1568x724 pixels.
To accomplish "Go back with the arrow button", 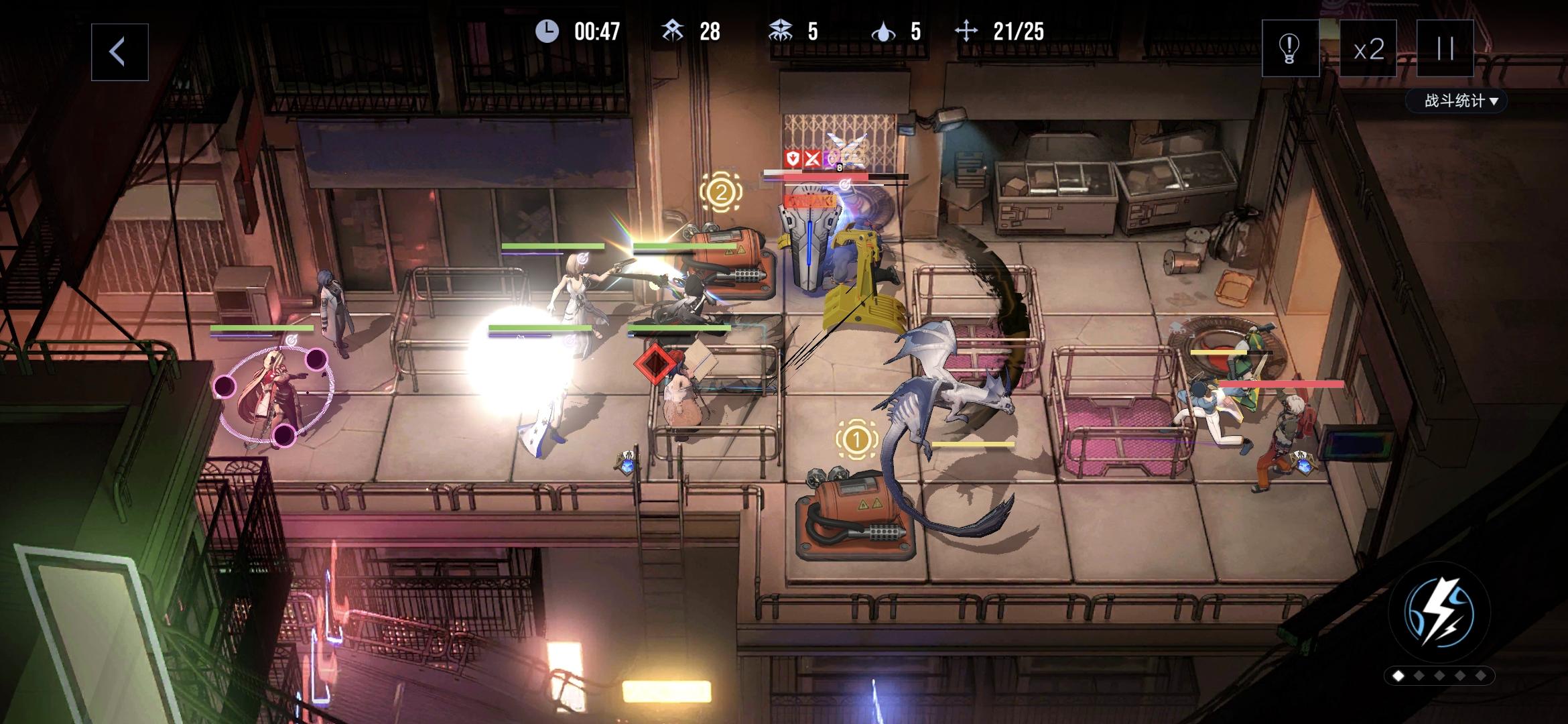I will (119, 52).
